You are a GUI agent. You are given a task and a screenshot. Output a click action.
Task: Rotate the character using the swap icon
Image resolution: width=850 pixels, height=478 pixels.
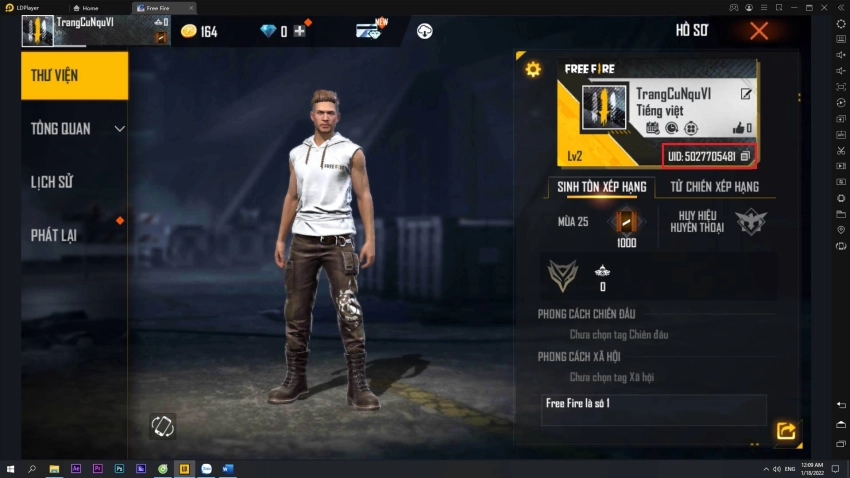162,426
